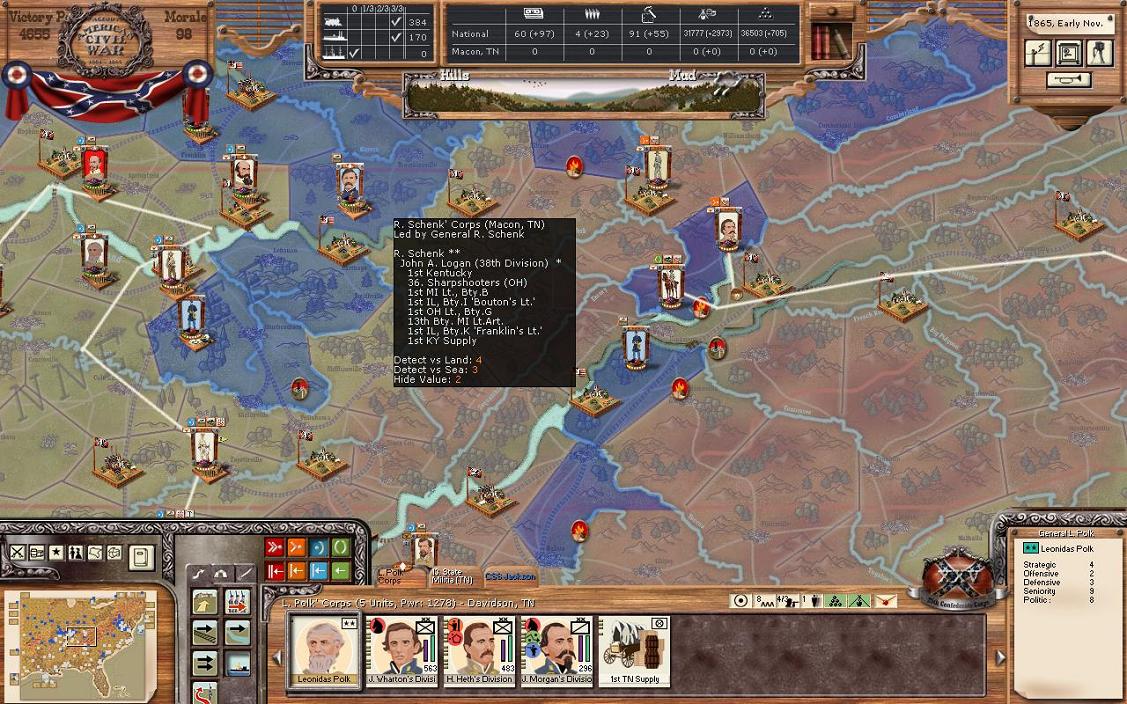Select the Leonidas Polk leader card
The image size is (1127, 704).
325,650
